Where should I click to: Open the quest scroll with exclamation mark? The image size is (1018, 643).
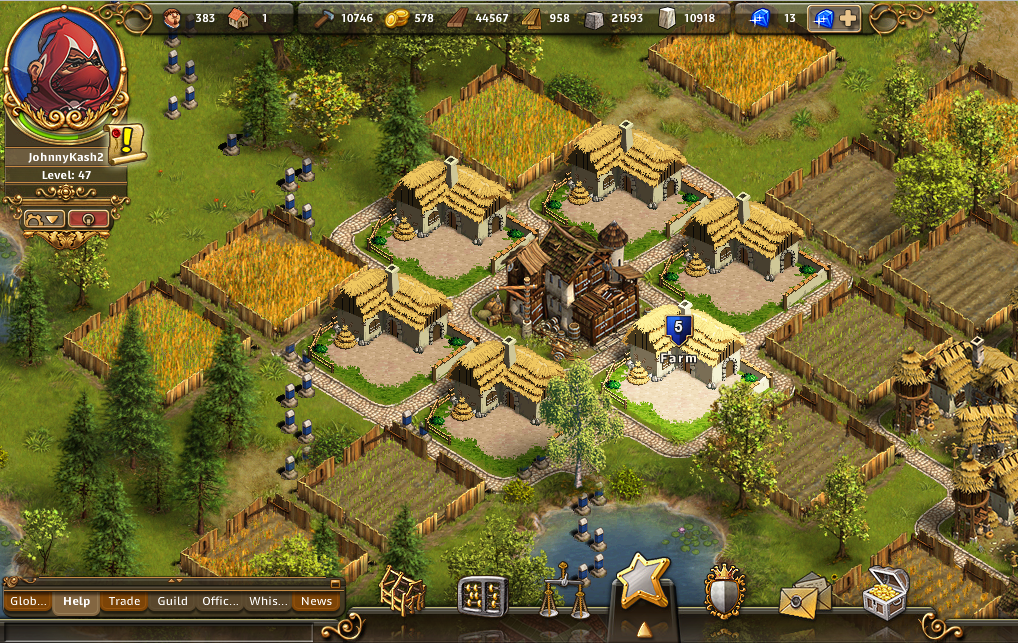pos(127,143)
